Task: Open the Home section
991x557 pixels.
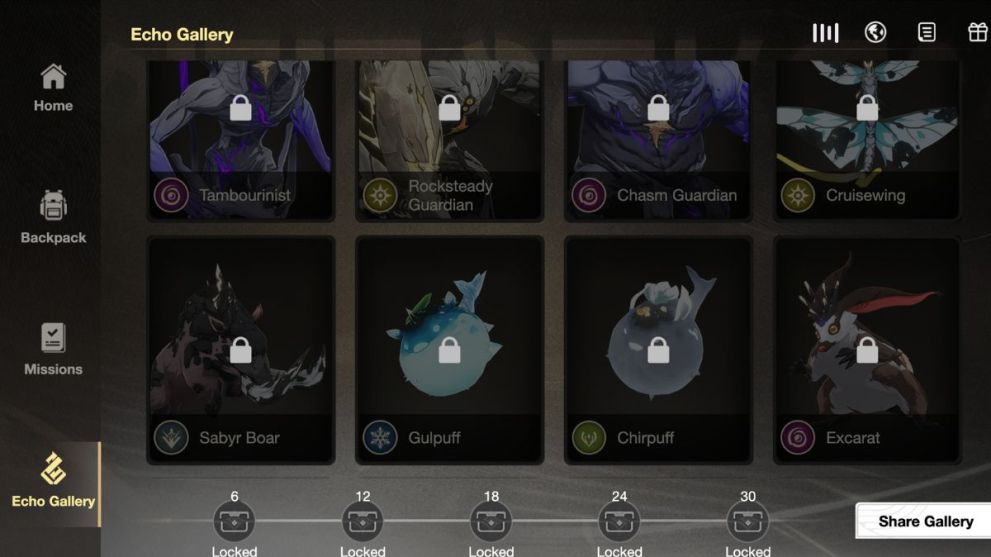Action: 53,88
